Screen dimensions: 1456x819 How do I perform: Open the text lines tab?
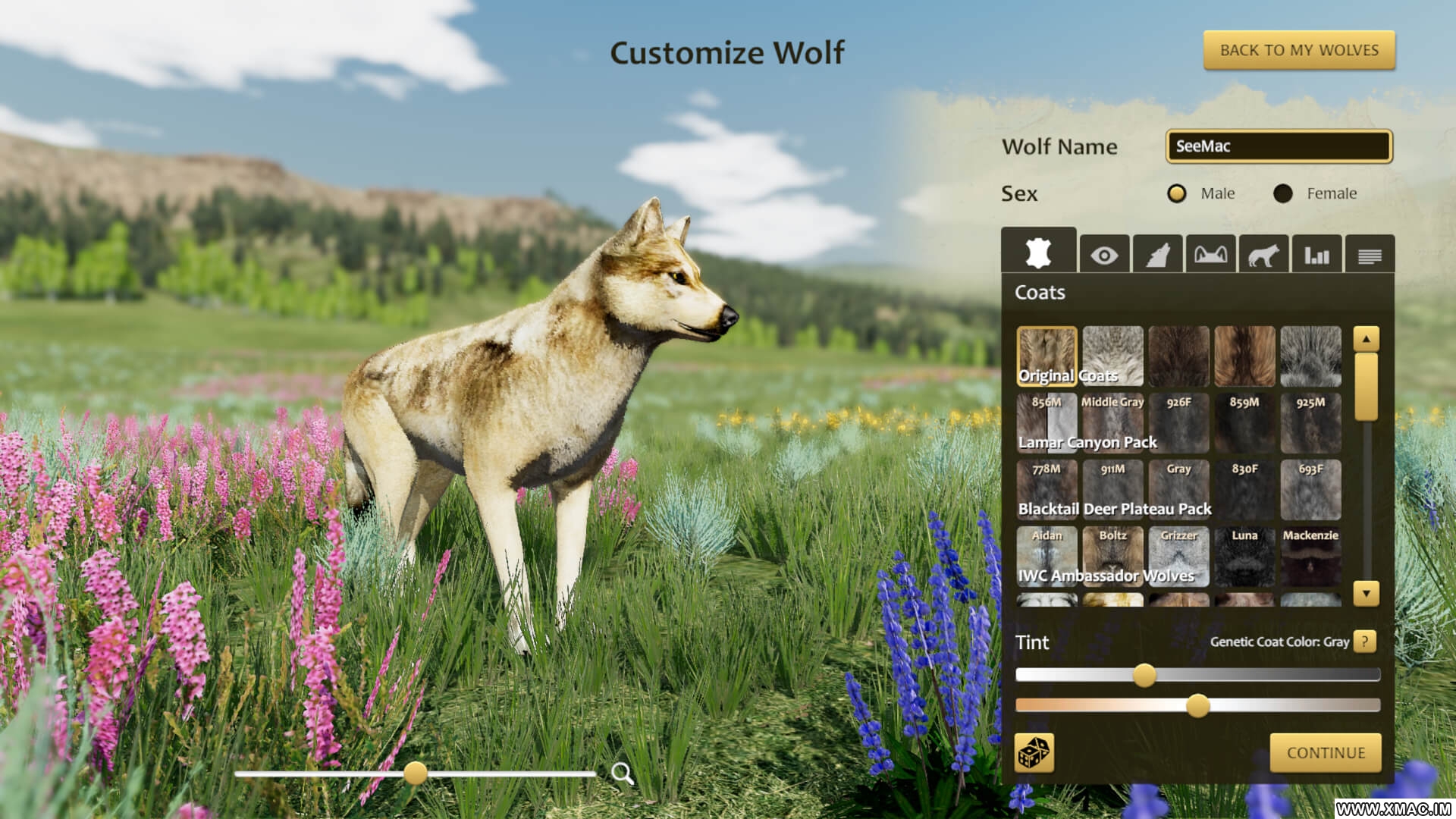pyautogui.click(x=1370, y=256)
